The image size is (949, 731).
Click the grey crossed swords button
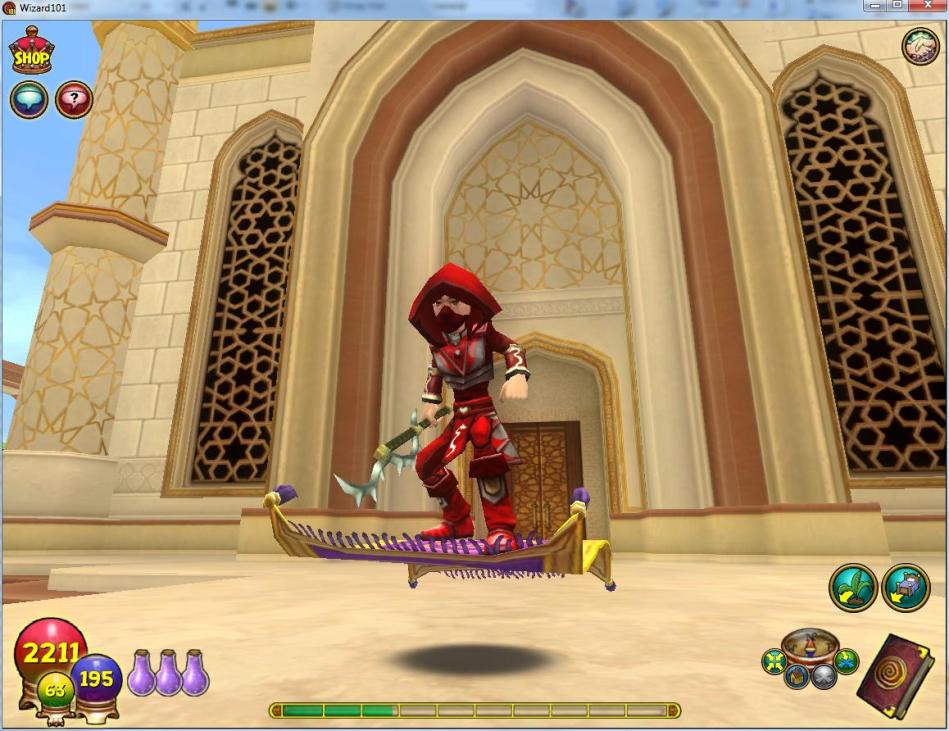(823, 677)
